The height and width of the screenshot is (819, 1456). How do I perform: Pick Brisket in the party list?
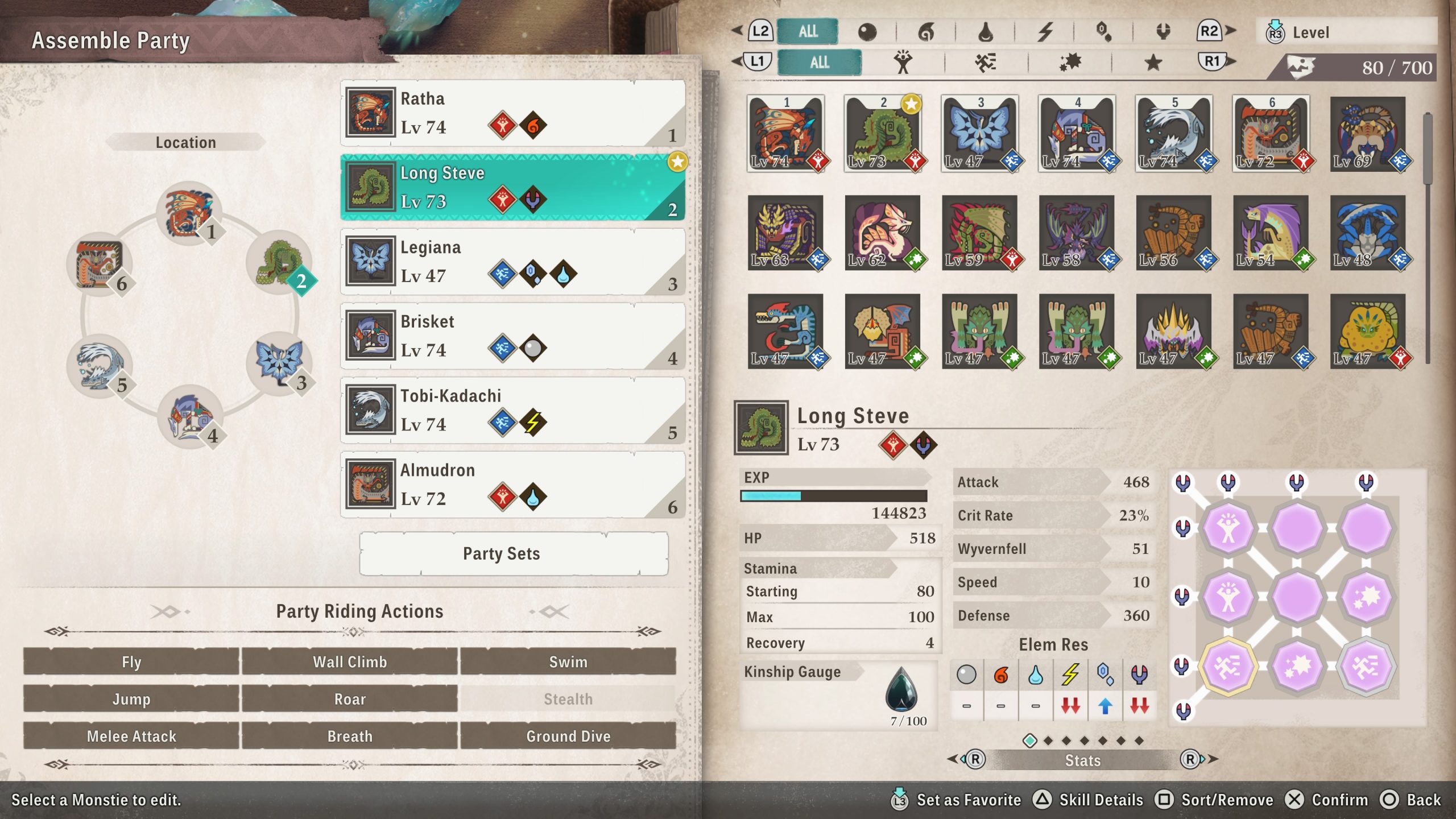512,336
